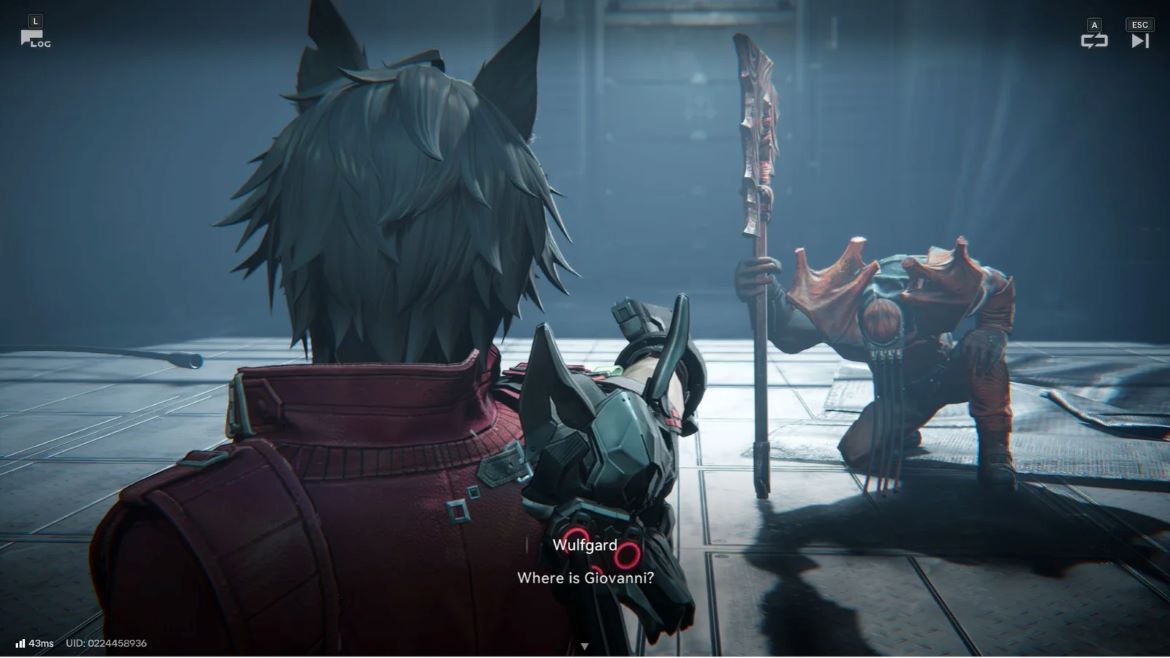Viewport: 1170px width, 658px height.
Task: Skip the cutscene
Action: tap(1139, 40)
